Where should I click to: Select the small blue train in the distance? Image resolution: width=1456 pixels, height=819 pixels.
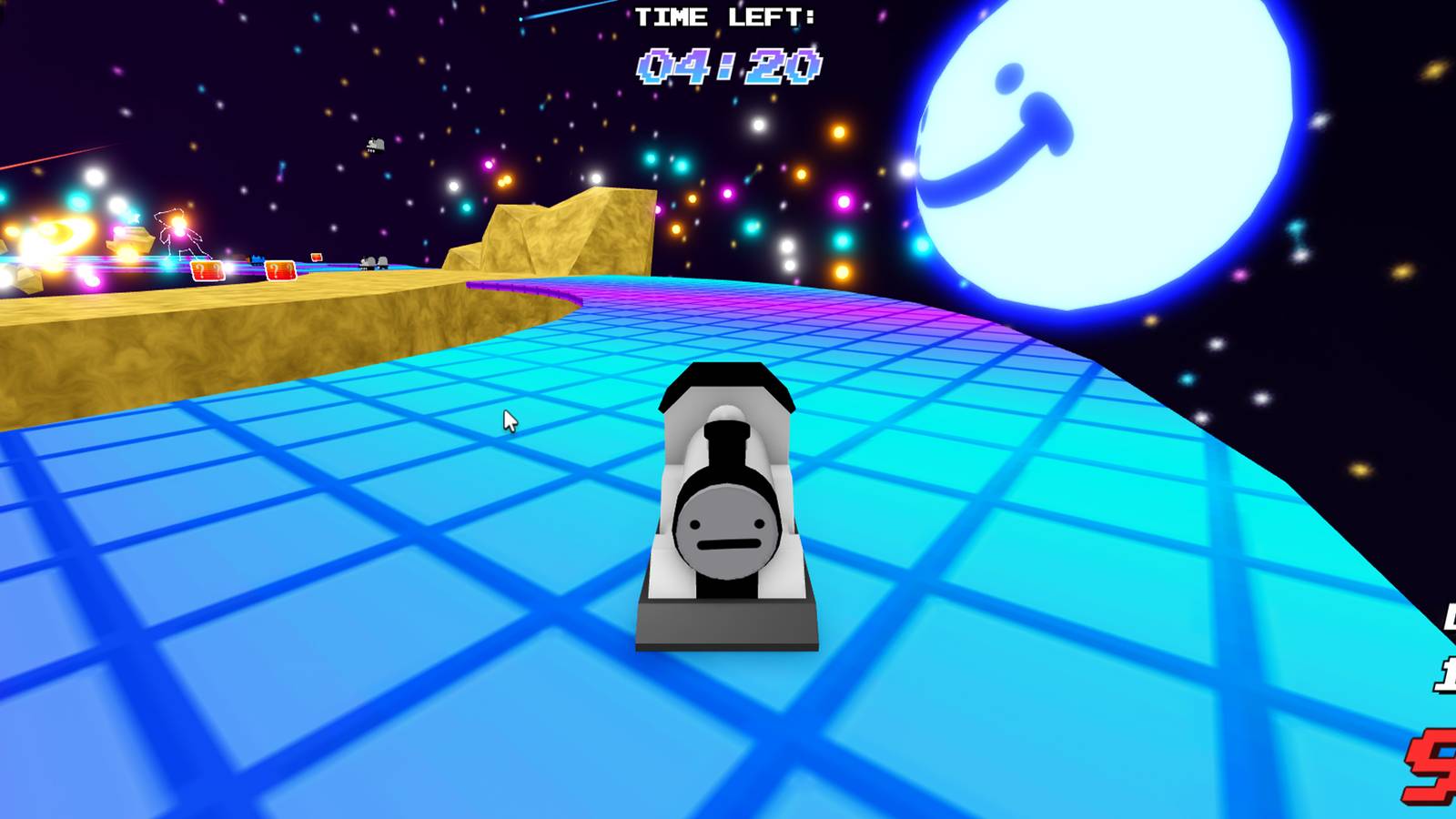(257, 260)
